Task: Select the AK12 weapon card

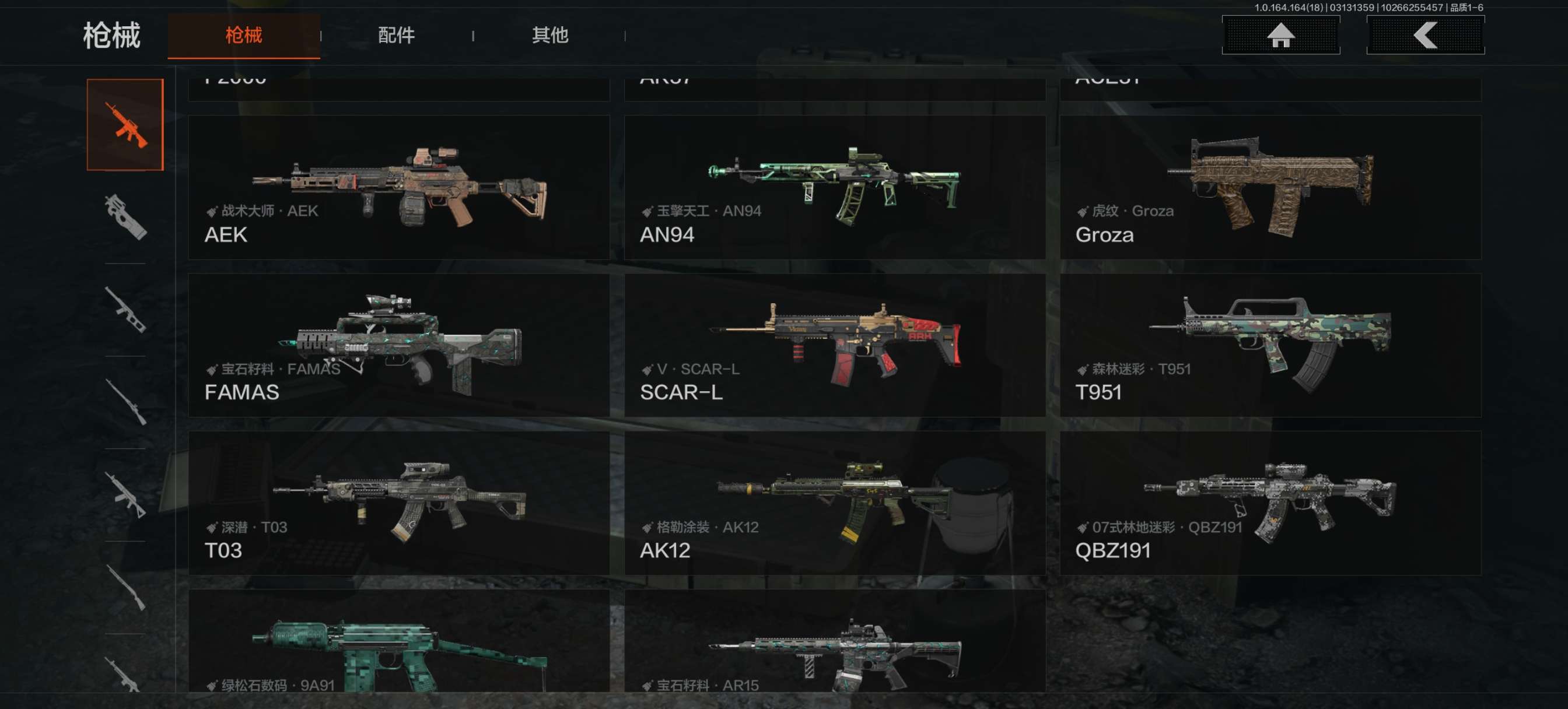Action: 835,503
